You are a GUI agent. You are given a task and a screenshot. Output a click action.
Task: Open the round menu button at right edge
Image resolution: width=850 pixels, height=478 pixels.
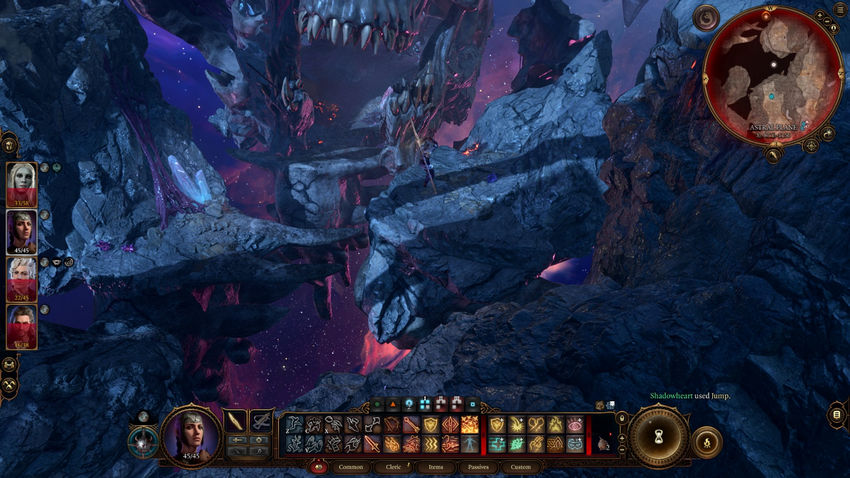click(838, 414)
